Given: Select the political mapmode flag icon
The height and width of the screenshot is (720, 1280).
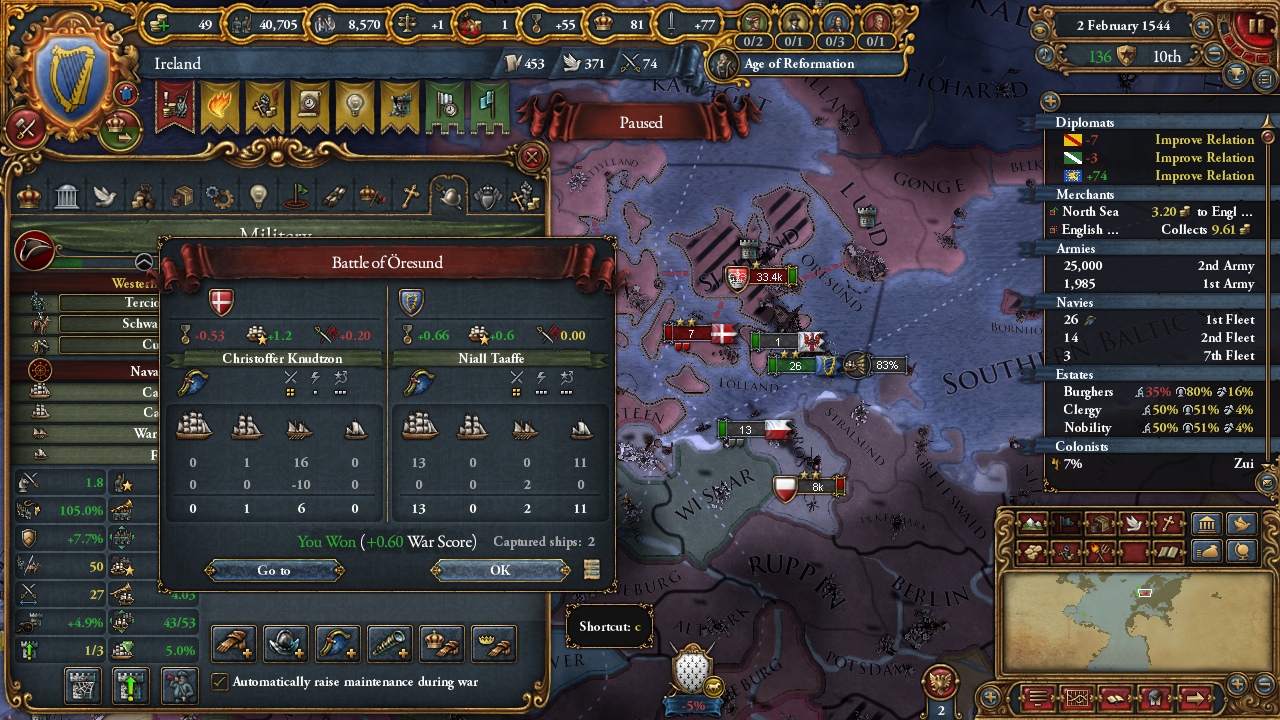Looking at the screenshot, I should (1066, 522).
